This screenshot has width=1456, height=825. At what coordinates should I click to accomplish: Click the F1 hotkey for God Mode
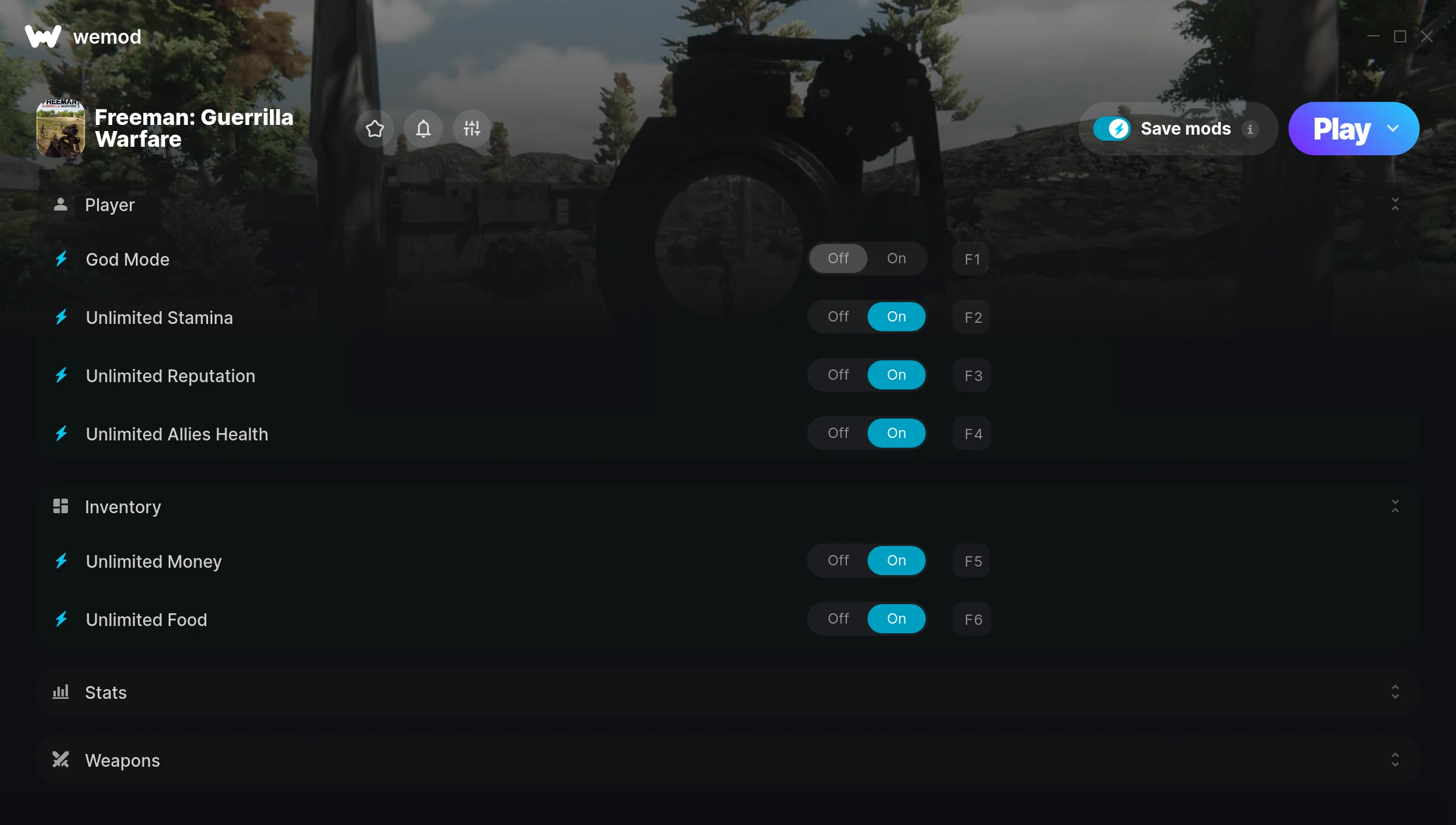coord(971,258)
